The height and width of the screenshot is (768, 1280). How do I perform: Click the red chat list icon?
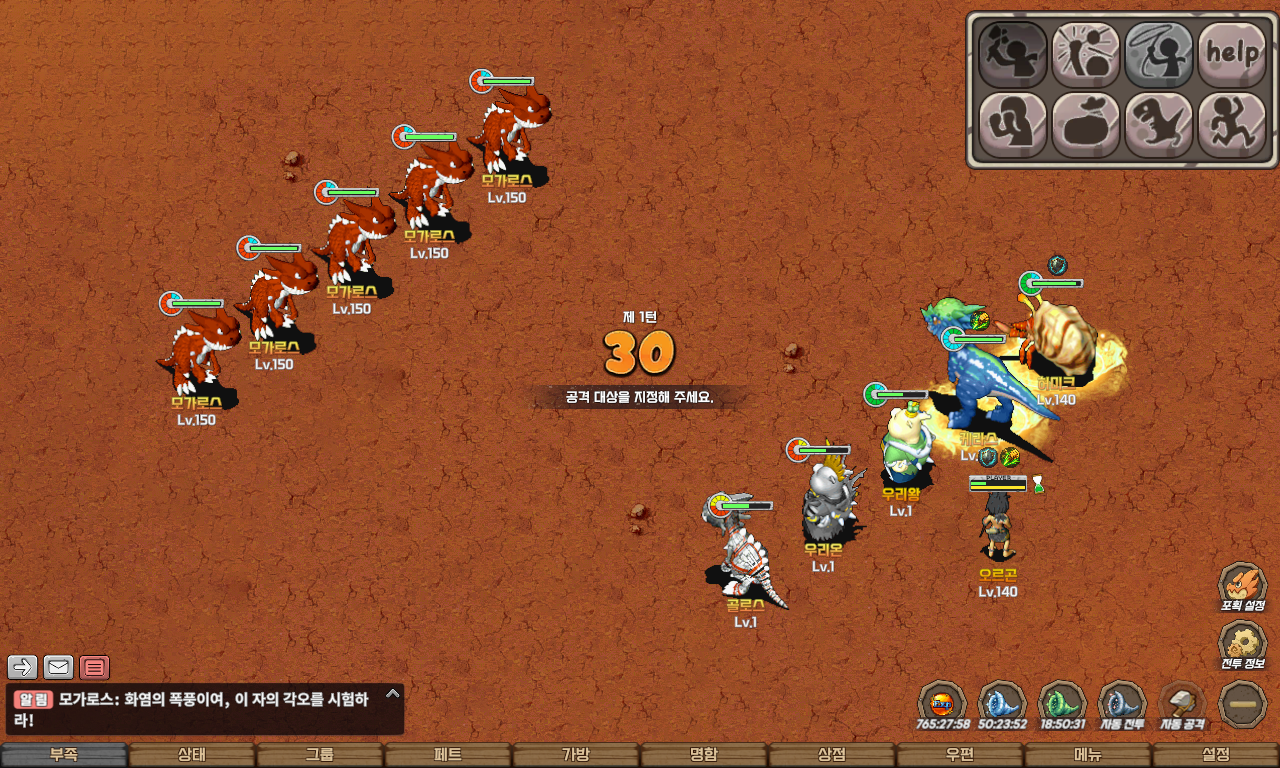[x=95, y=667]
